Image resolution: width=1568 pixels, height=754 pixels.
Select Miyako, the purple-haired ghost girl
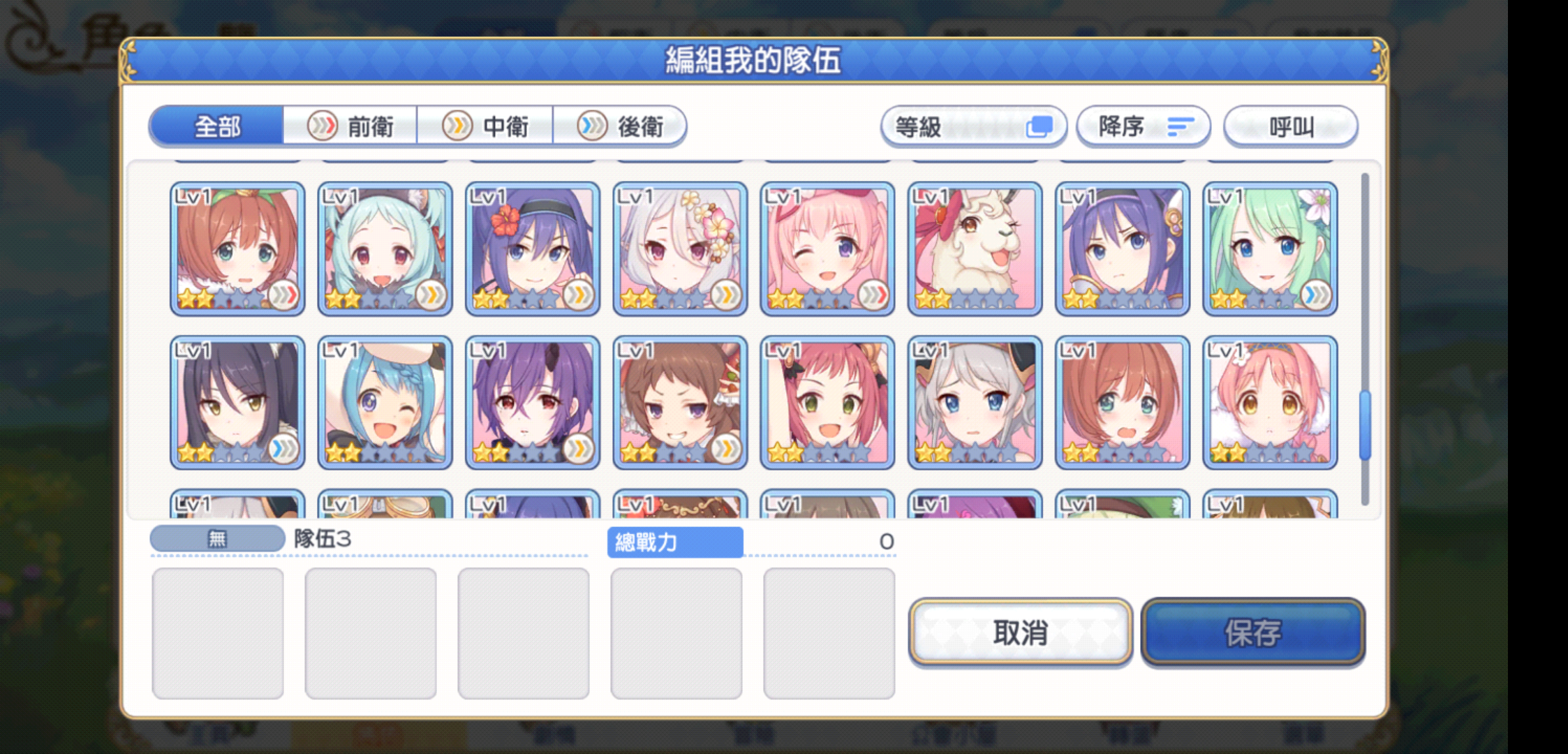(532, 403)
